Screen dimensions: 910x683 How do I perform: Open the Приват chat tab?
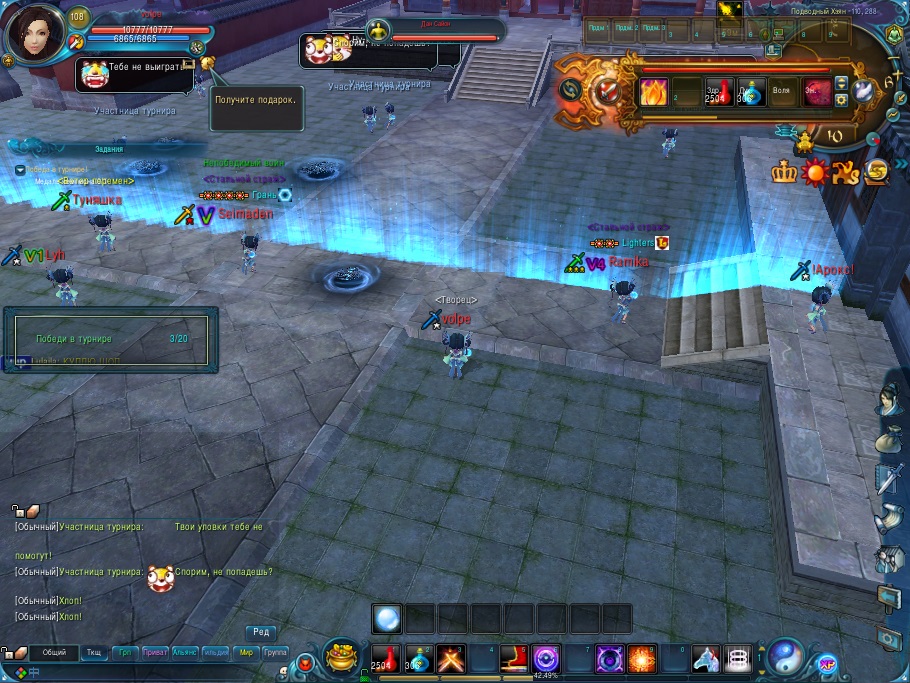pos(156,652)
